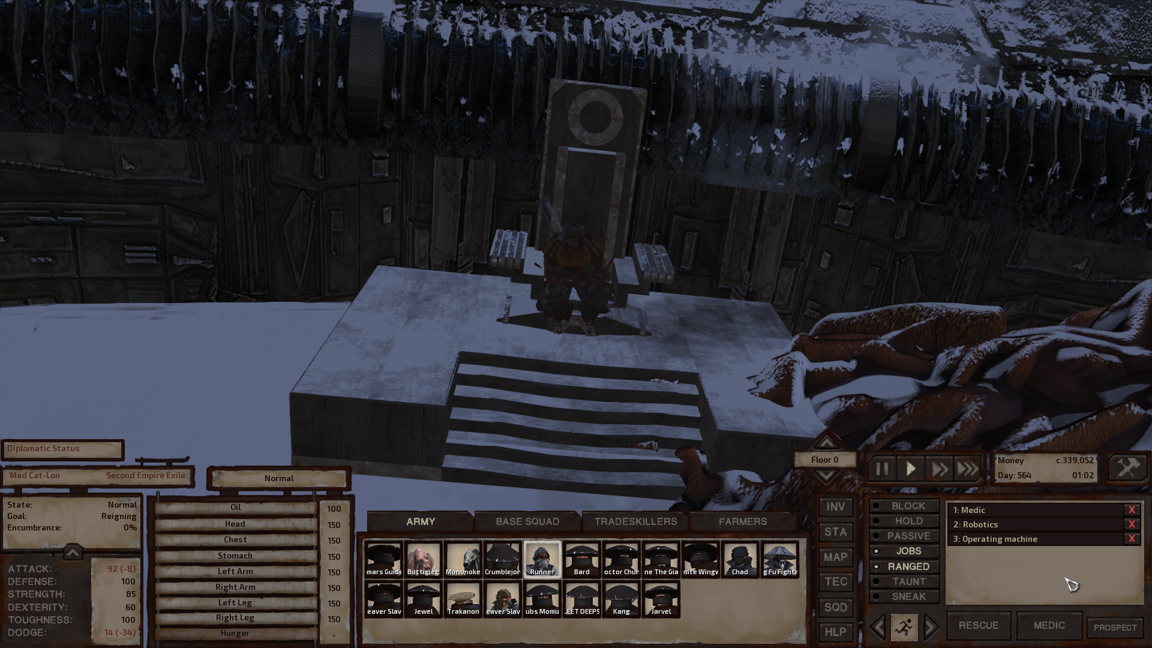Open the Diplomatic Status panel
Screen dimensions: 1152x648
[62, 449]
